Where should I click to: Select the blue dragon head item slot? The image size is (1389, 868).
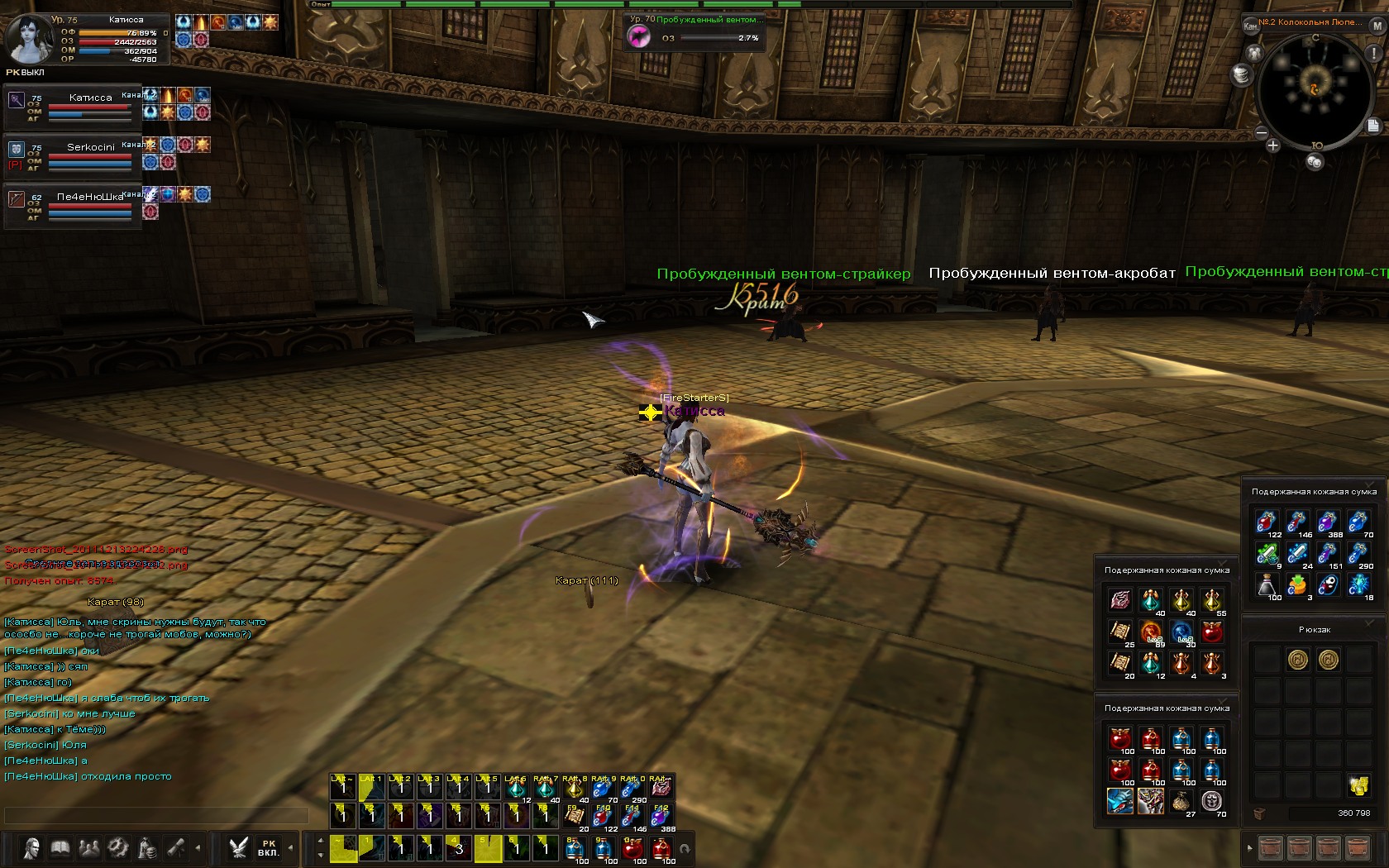coord(1120,801)
